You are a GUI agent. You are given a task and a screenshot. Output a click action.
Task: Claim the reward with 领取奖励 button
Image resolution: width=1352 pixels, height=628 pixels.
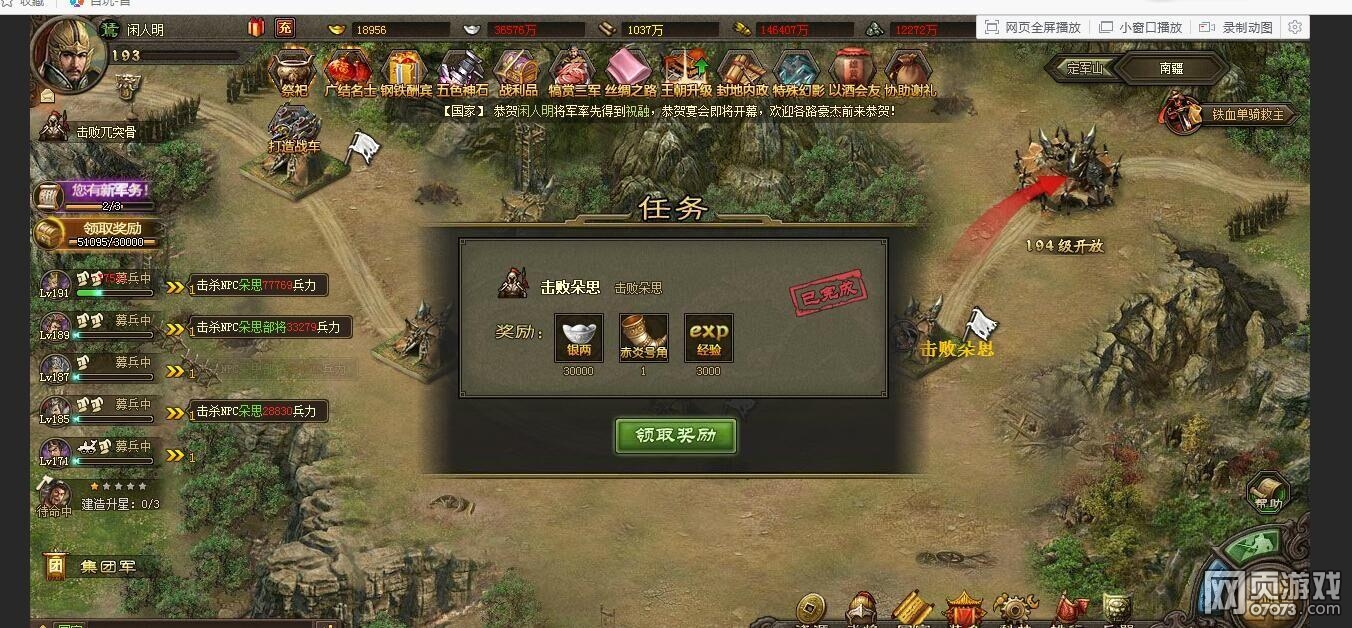676,436
